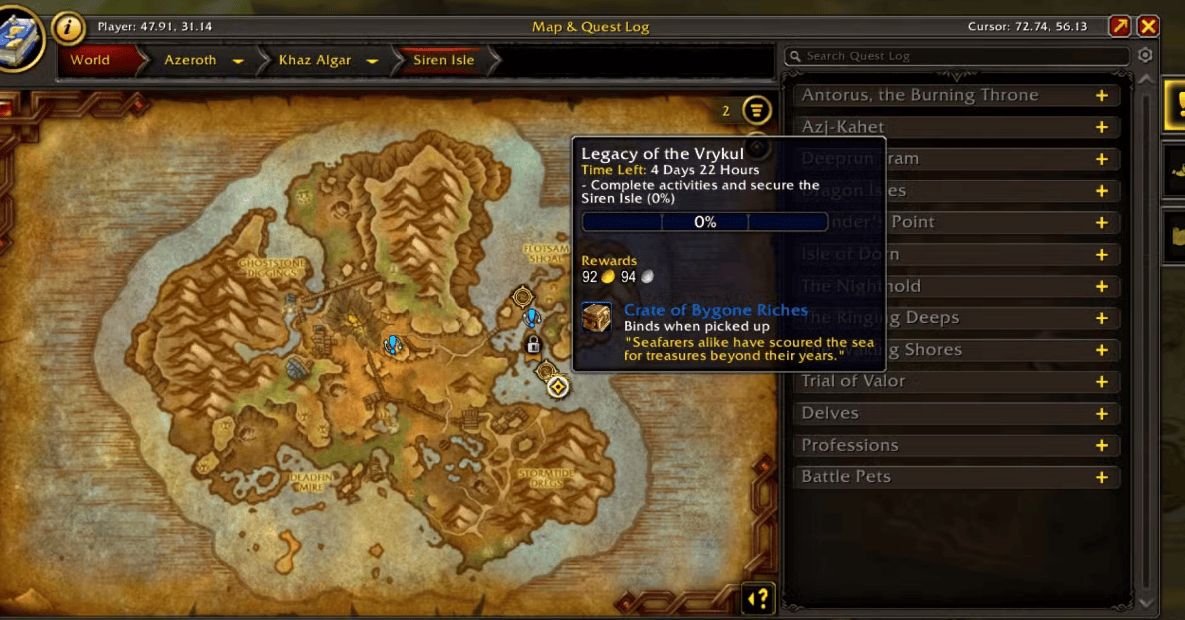
Task: Focus the Search Quest Log field
Action: (x=960, y=57)
